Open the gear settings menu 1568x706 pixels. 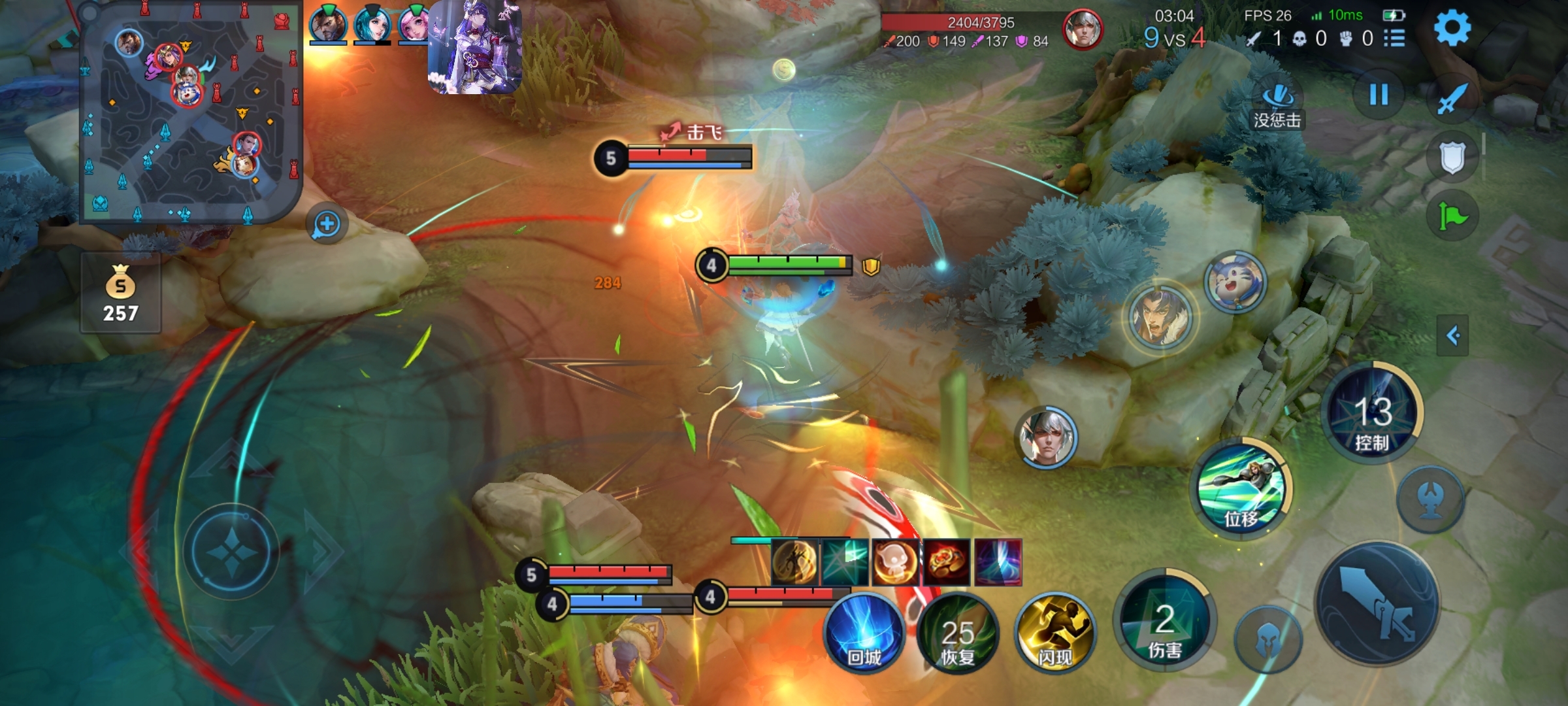1452,28
